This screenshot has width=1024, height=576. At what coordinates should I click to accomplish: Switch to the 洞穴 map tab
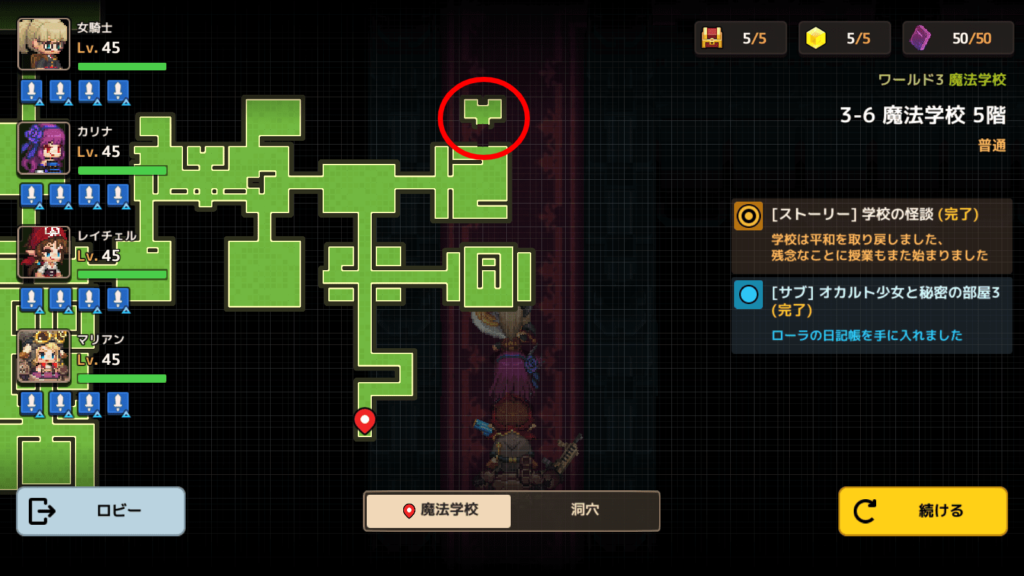point(584,510)
